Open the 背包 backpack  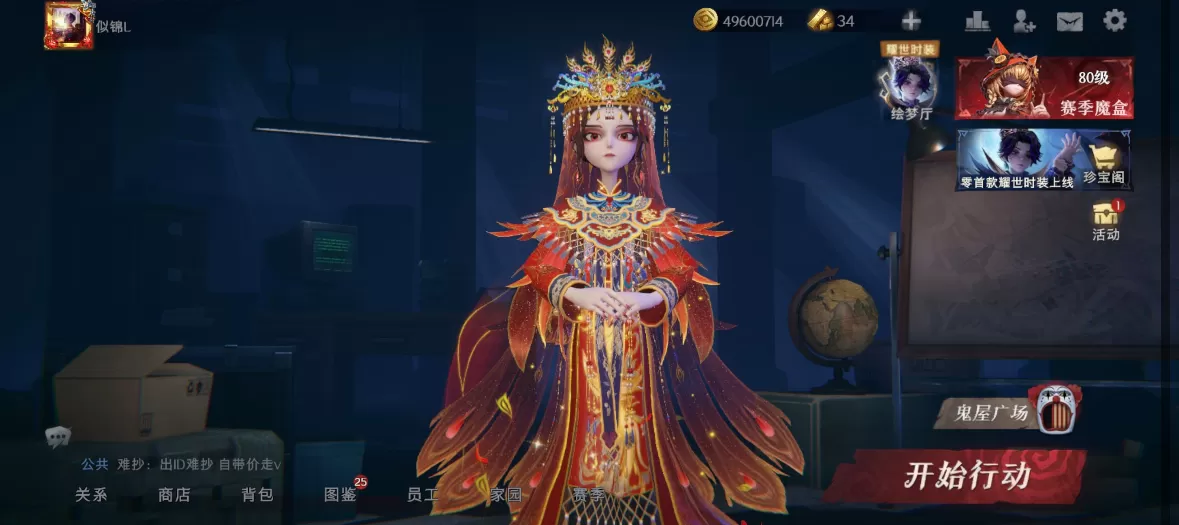pos(257,494)
